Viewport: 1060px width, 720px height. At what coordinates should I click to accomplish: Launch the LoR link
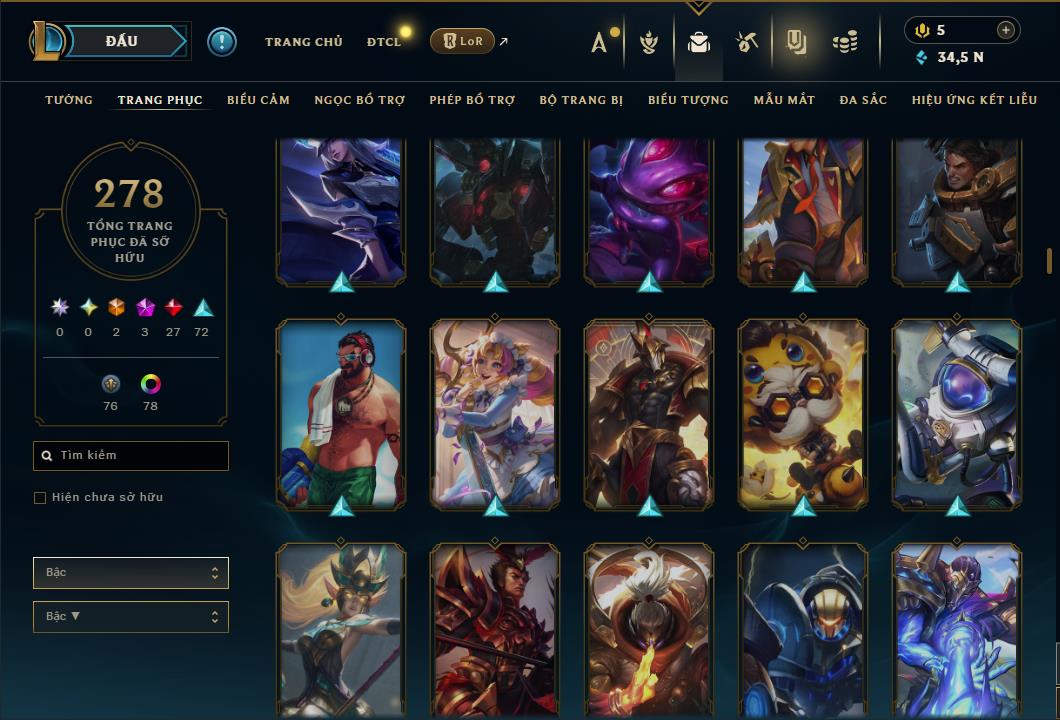coord(462,41)
